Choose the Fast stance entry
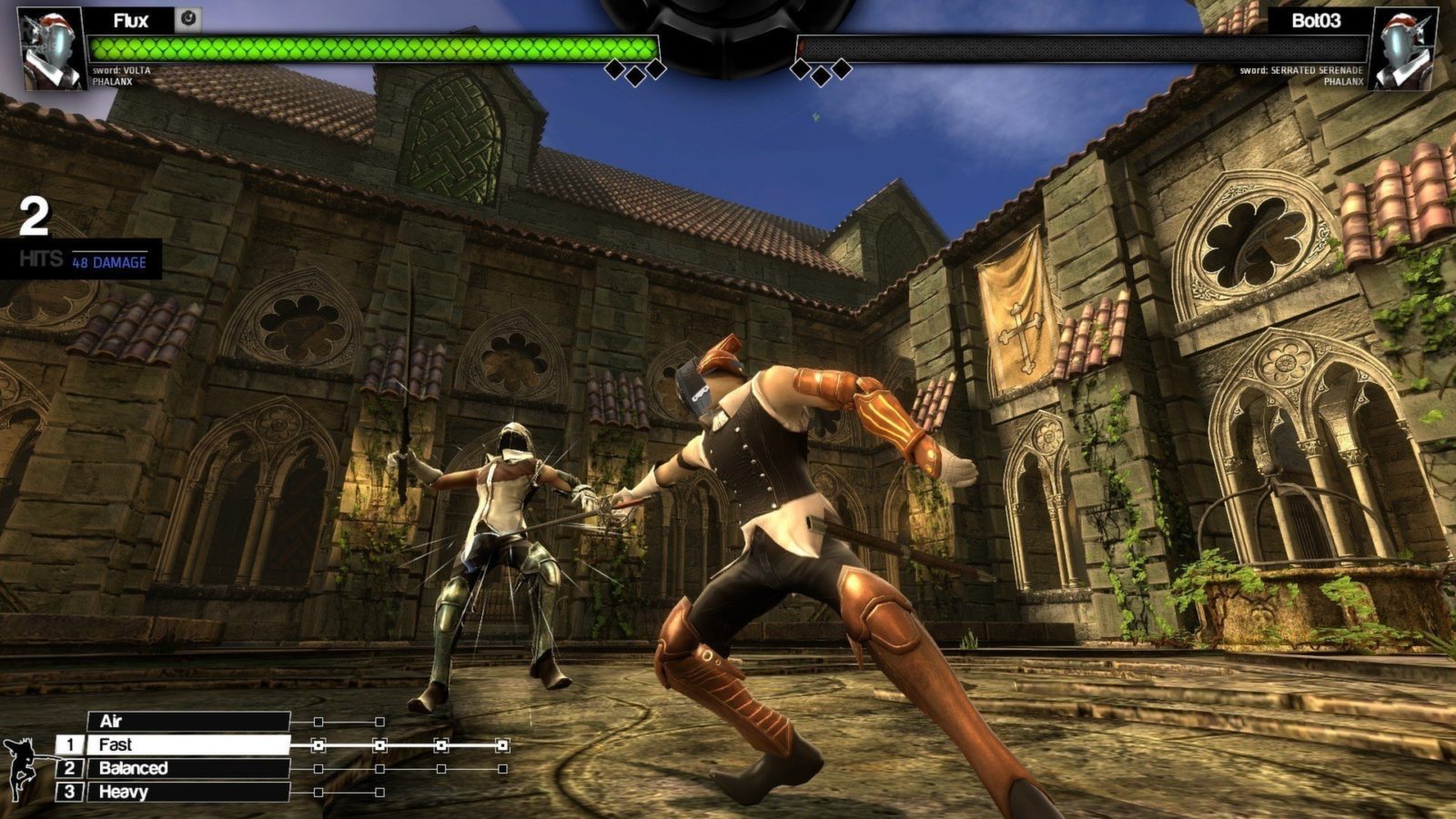The width and height of the screenshot is (1456, 819). point(187,745)
